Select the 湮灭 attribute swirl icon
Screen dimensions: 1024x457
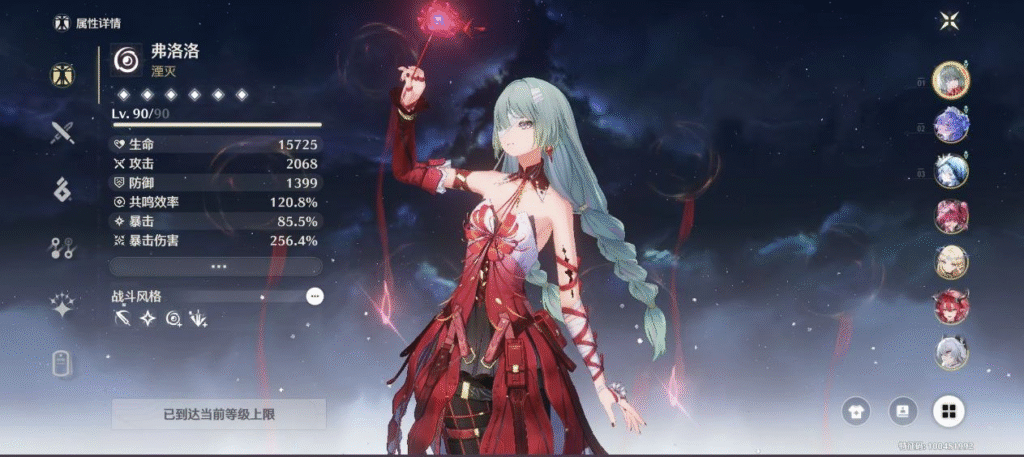(127, 61)
